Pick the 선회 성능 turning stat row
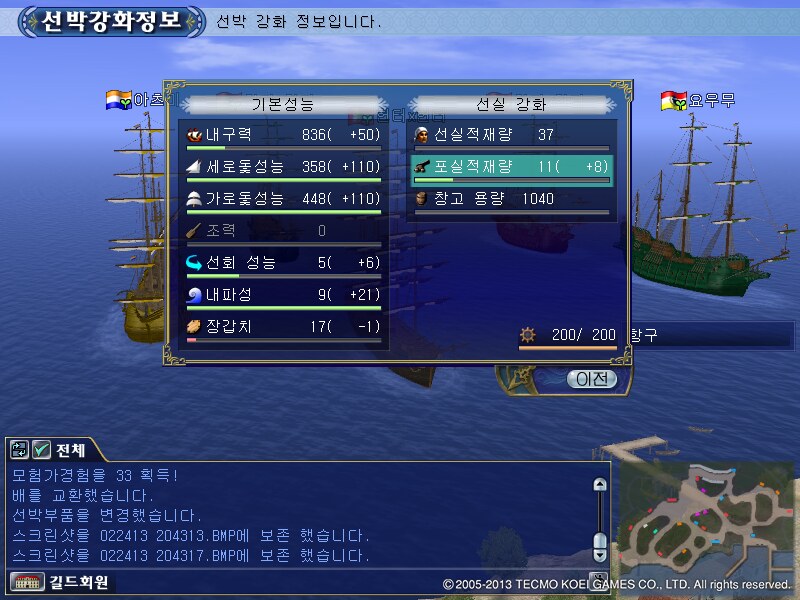 [x=284, y=263]
